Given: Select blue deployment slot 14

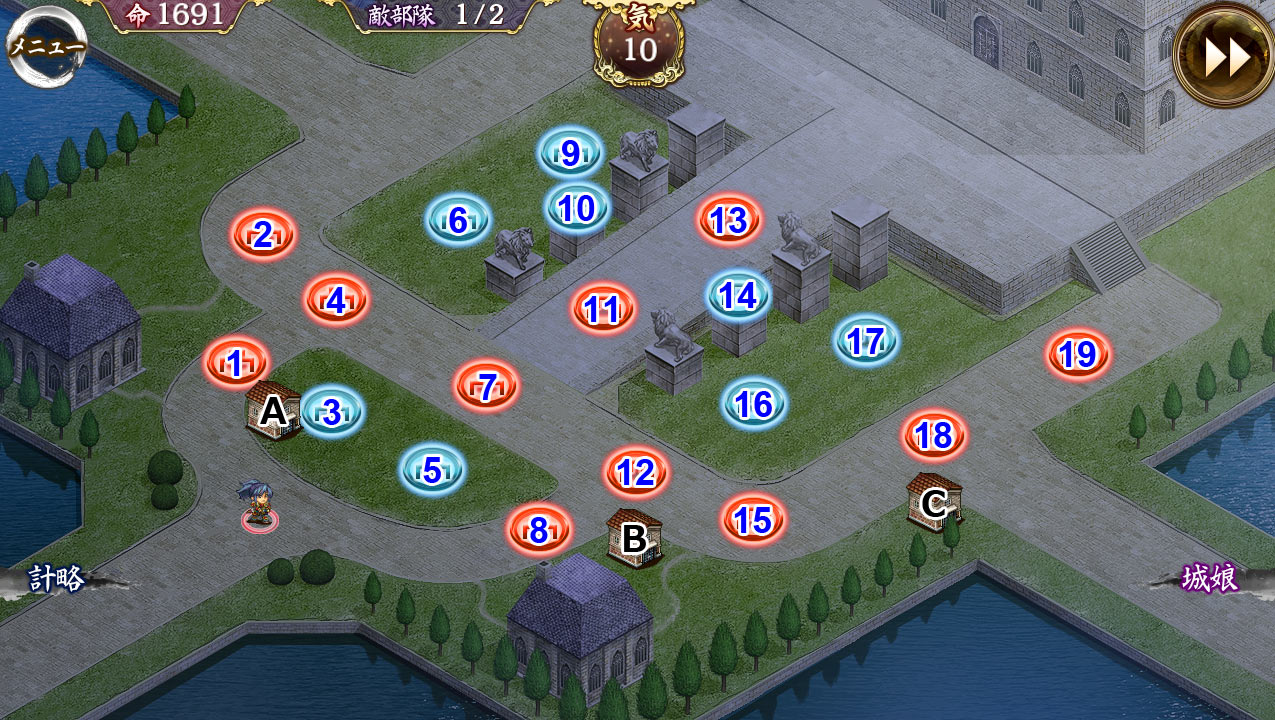Looking at the screenshot, I should (738, 295).
